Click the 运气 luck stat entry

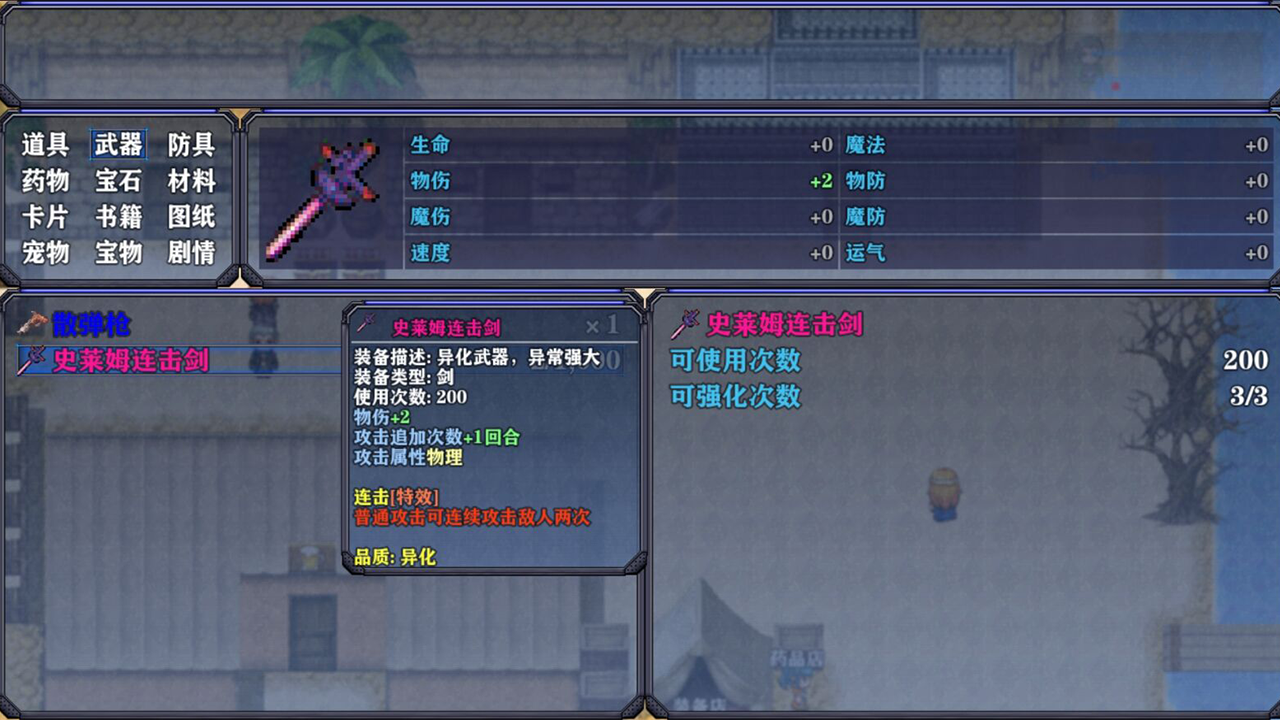click(x=866, y=253)
